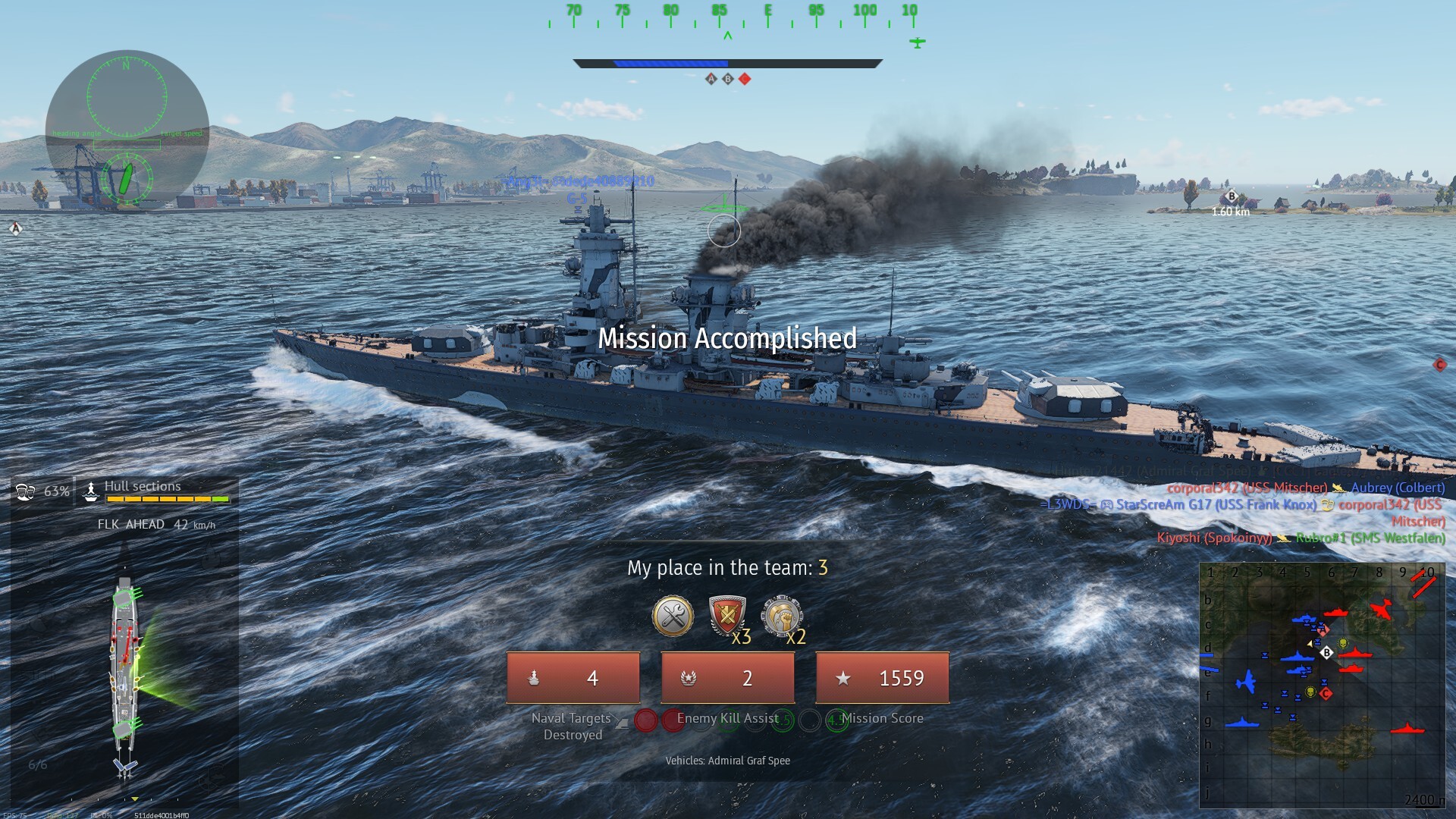Click the circular compass heading indicator
Viewport: 1456px width, 819px height.
point(127,96)
